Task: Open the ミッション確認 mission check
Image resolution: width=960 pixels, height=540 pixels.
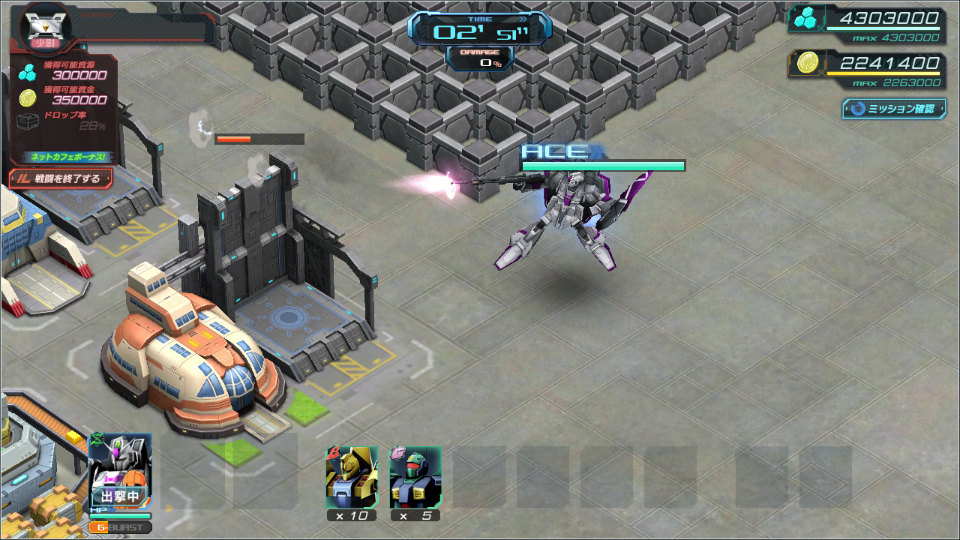Action: [x=893, y=108]
